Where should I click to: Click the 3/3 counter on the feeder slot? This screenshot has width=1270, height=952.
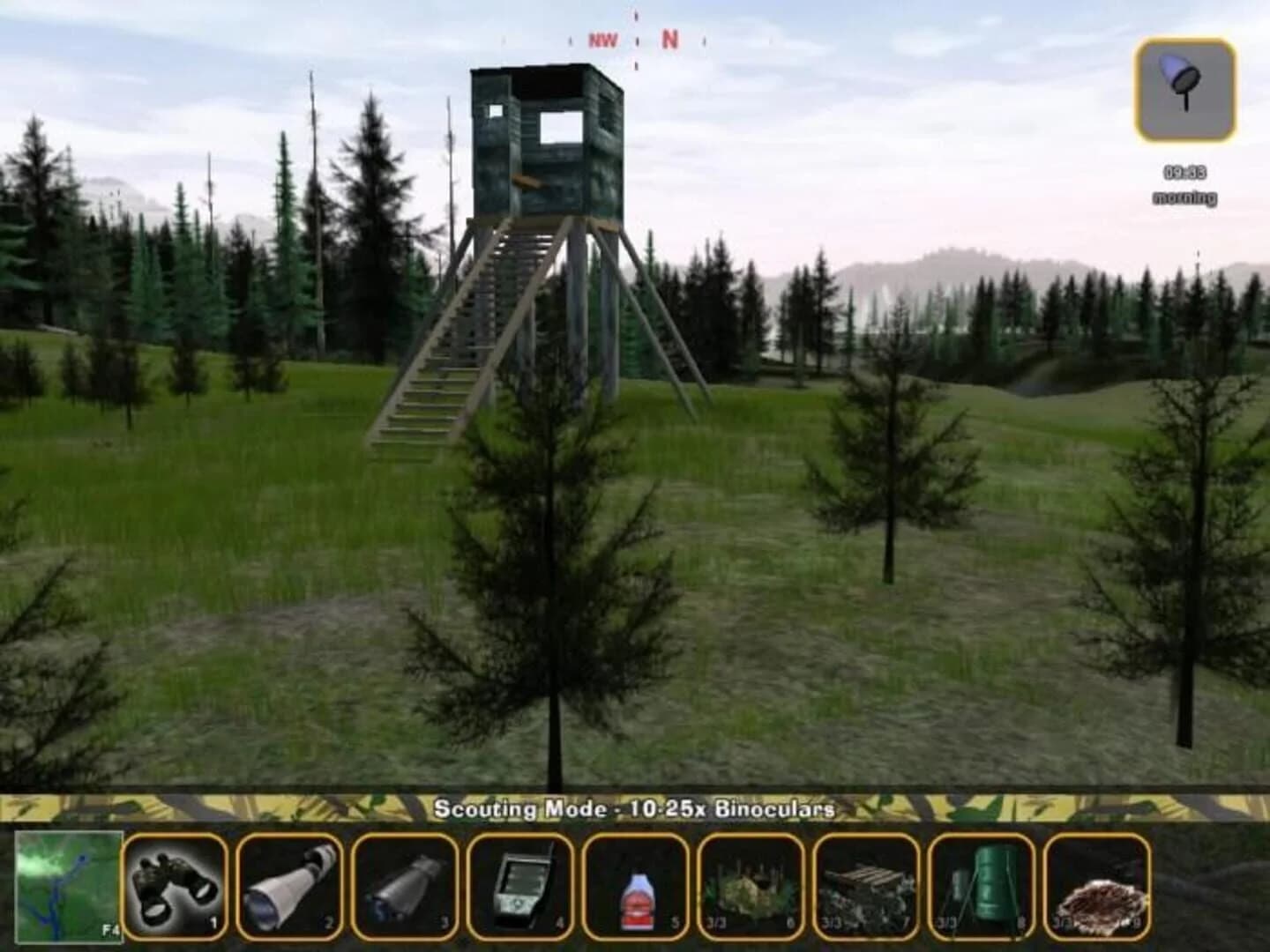[945, 924]
